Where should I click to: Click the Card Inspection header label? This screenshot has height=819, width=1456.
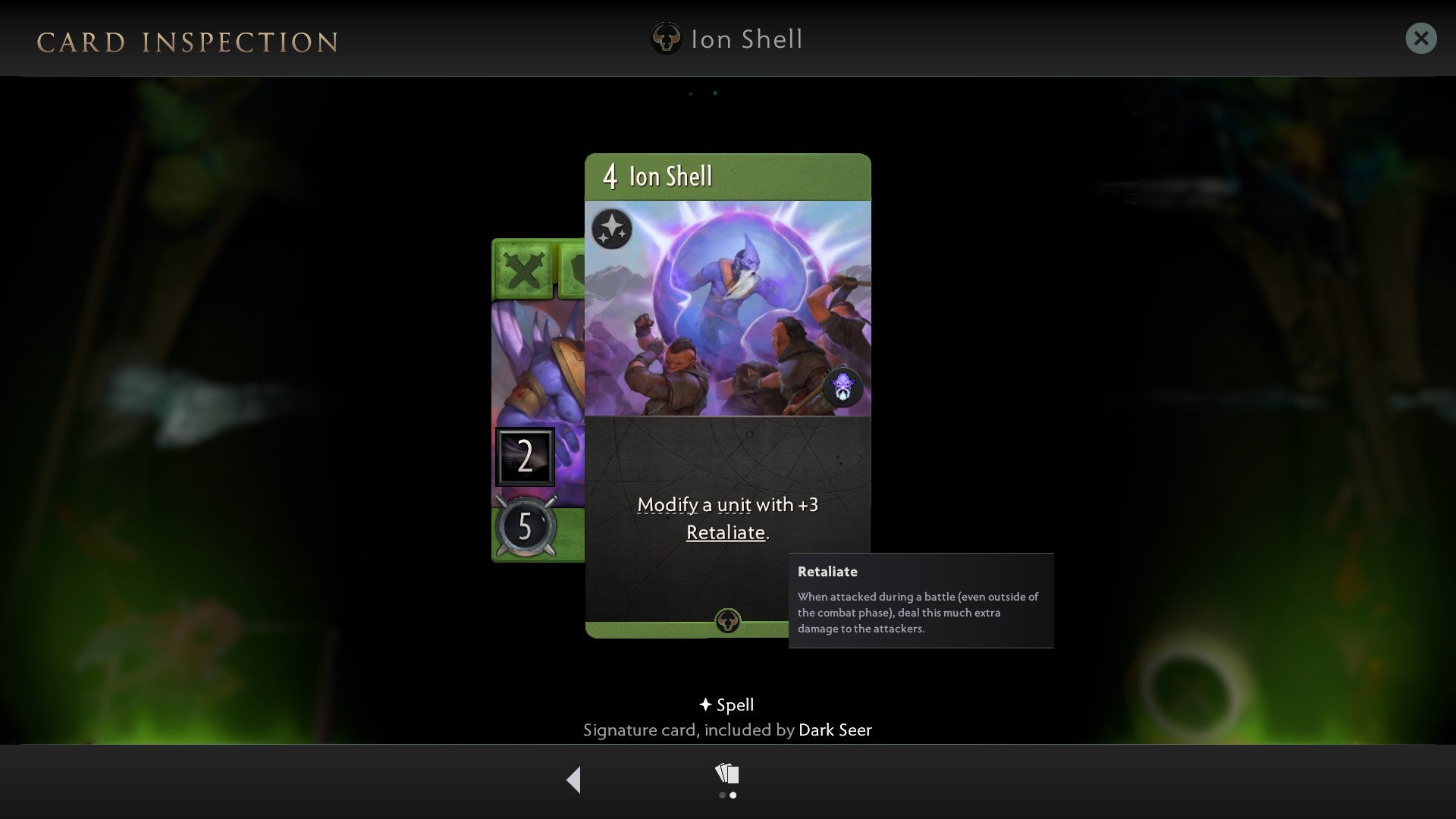point(188,42)
